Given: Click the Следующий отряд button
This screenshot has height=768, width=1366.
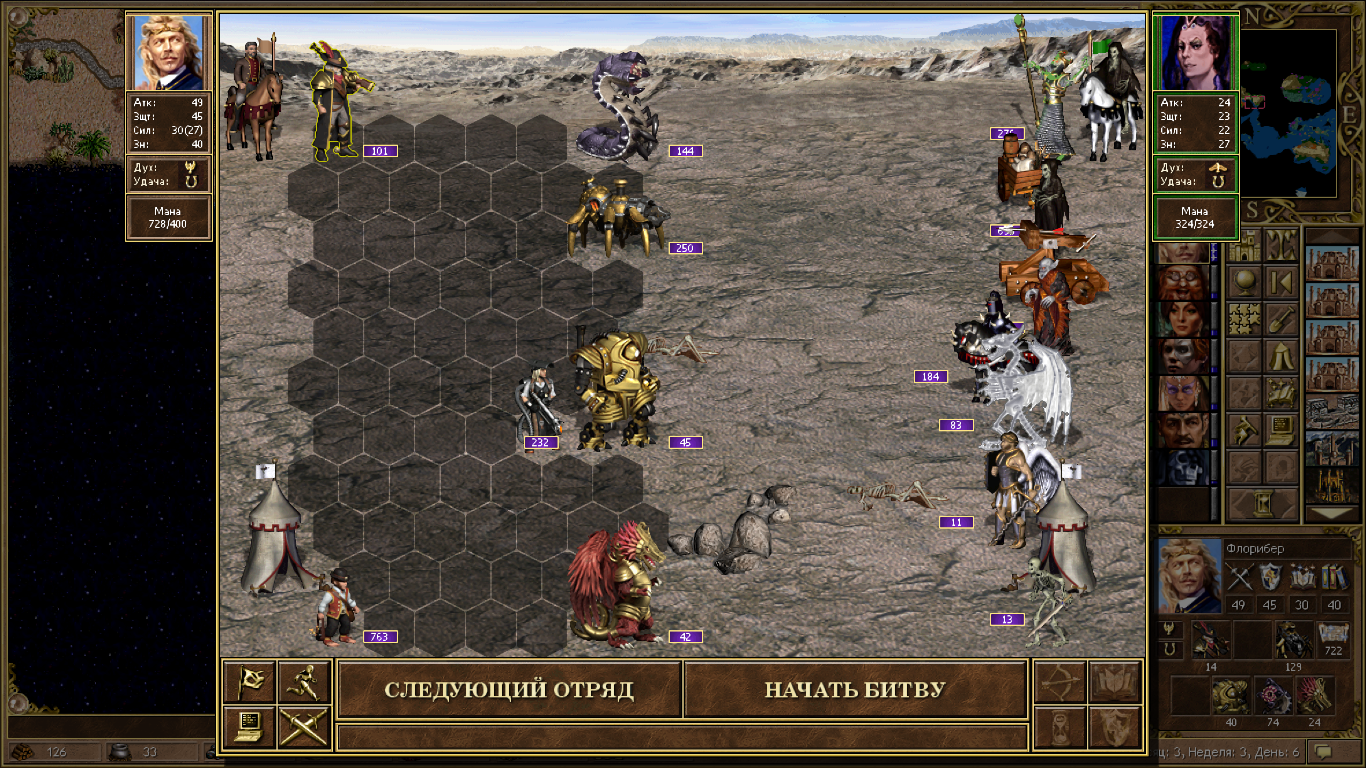Looking at the screenshot, I should [509, 690].
